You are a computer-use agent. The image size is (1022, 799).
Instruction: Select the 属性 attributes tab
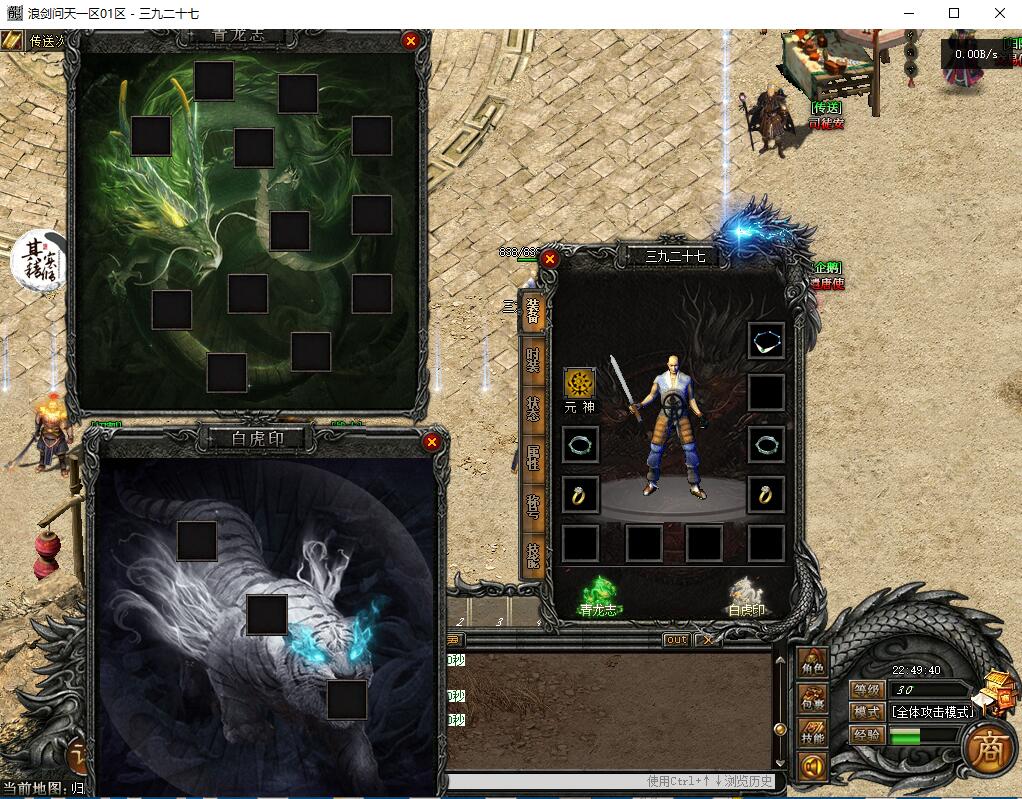[532, 458]
